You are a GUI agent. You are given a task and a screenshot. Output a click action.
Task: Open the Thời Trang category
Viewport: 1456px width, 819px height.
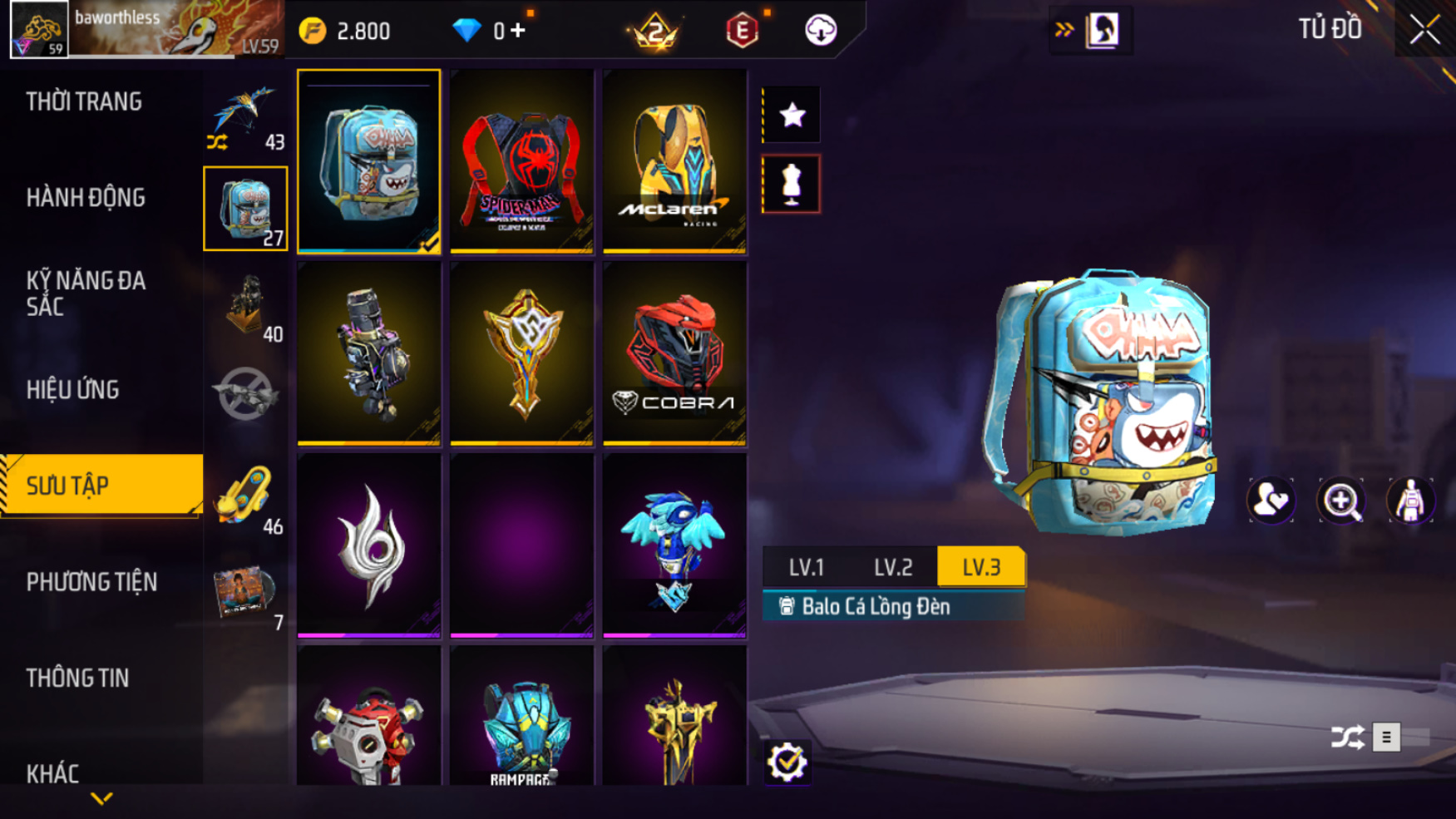[x=84, y=101]
